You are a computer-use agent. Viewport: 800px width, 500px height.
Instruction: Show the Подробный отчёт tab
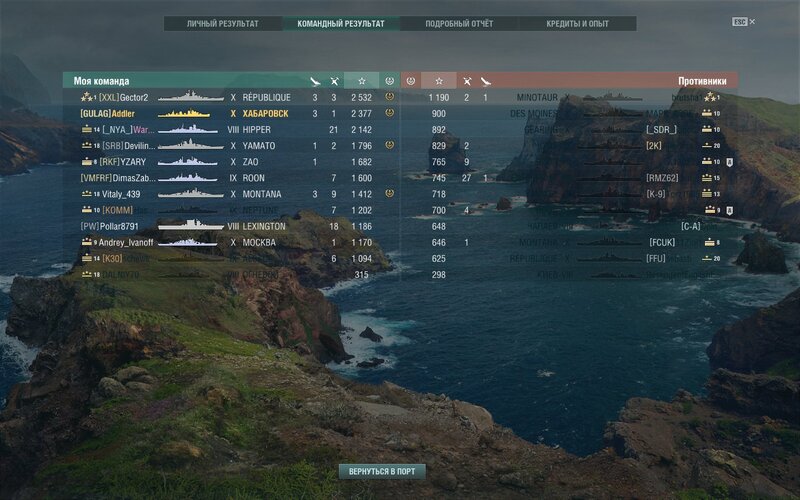pyautogui.click(x=459, y=23)
